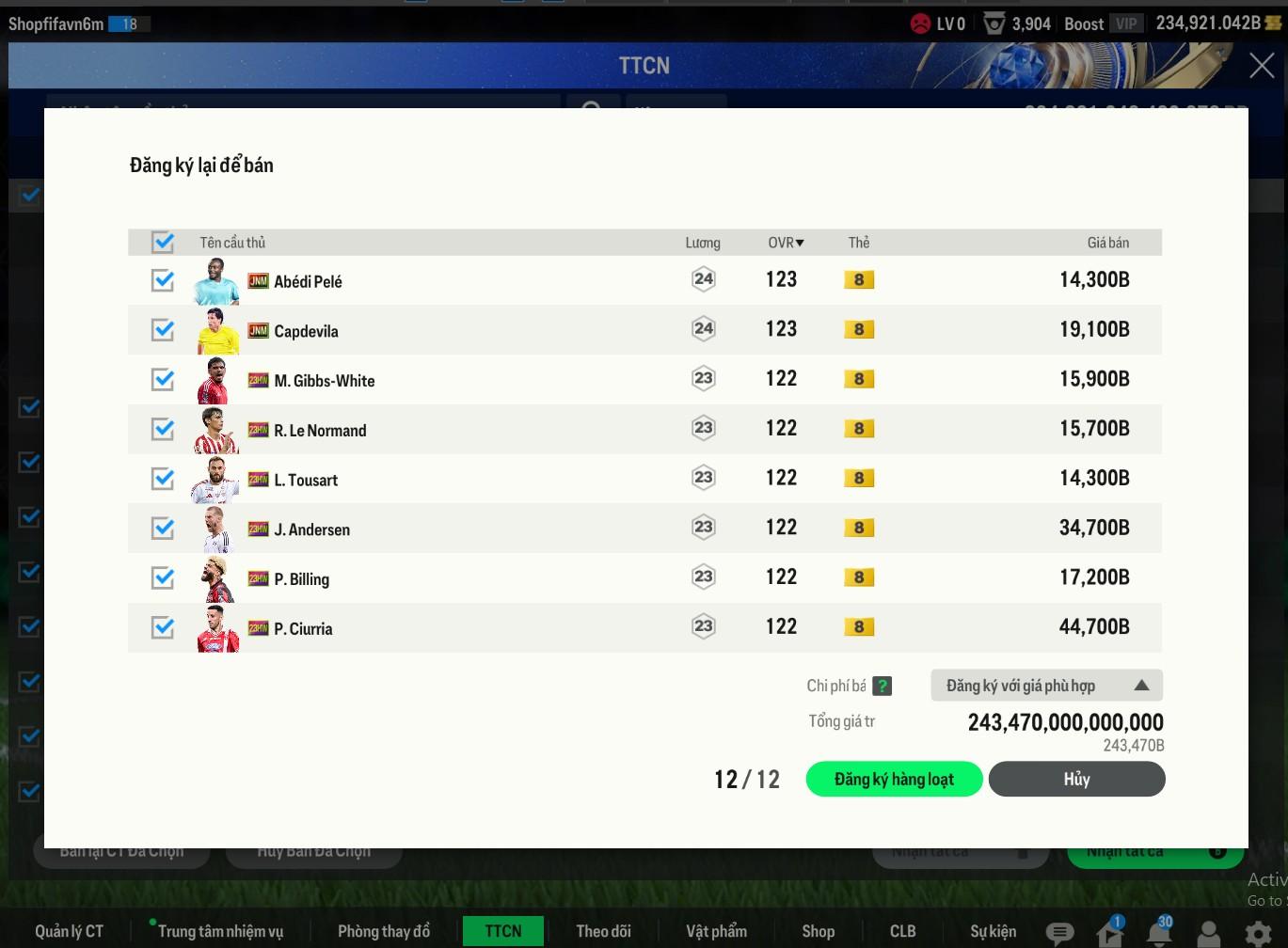Toggle R. Le Normand's row checkbox
Viewport: 1288px width, 948px height.
[x=163, y=429]
